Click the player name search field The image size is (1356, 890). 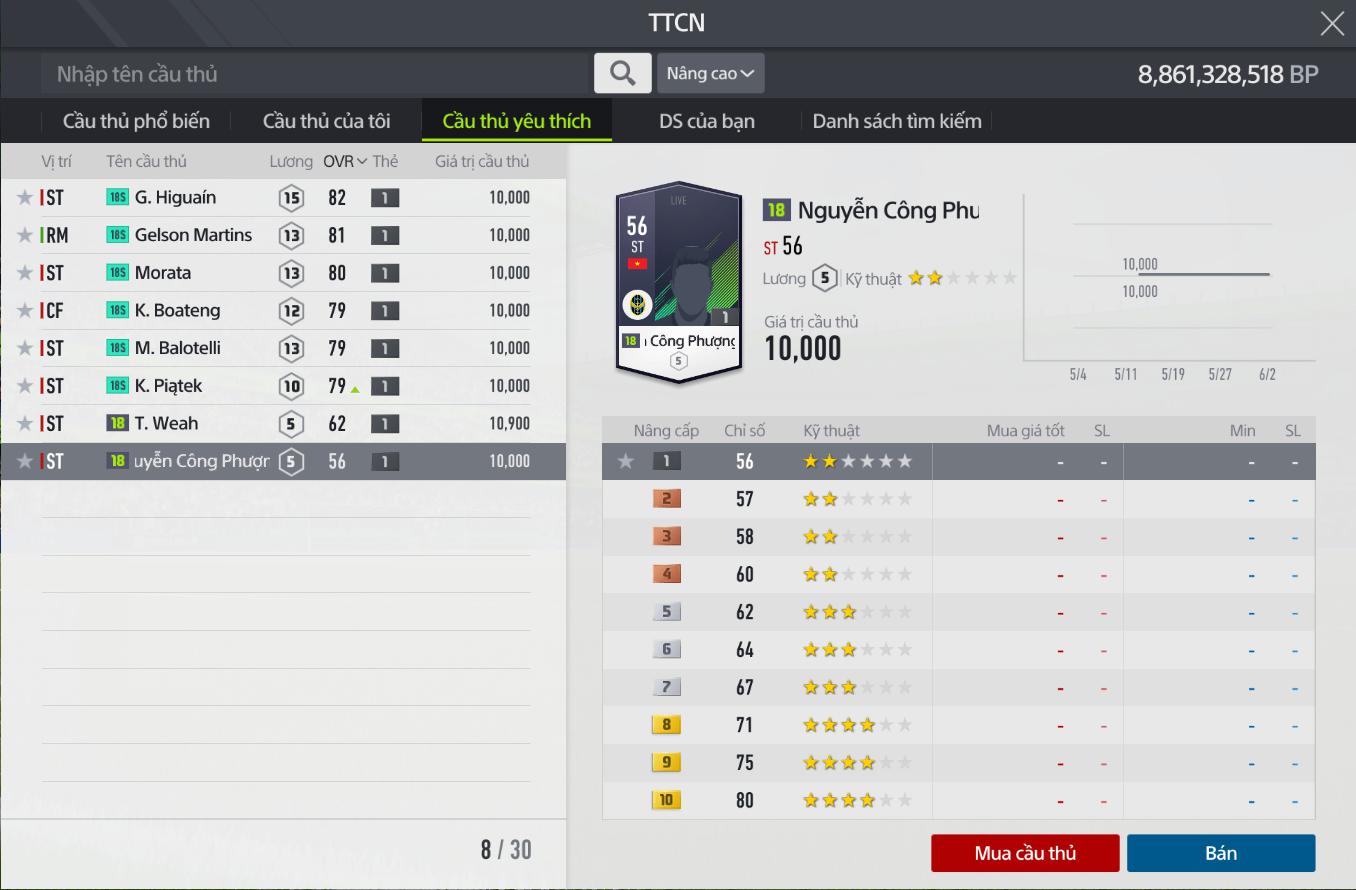click(315, 74)
